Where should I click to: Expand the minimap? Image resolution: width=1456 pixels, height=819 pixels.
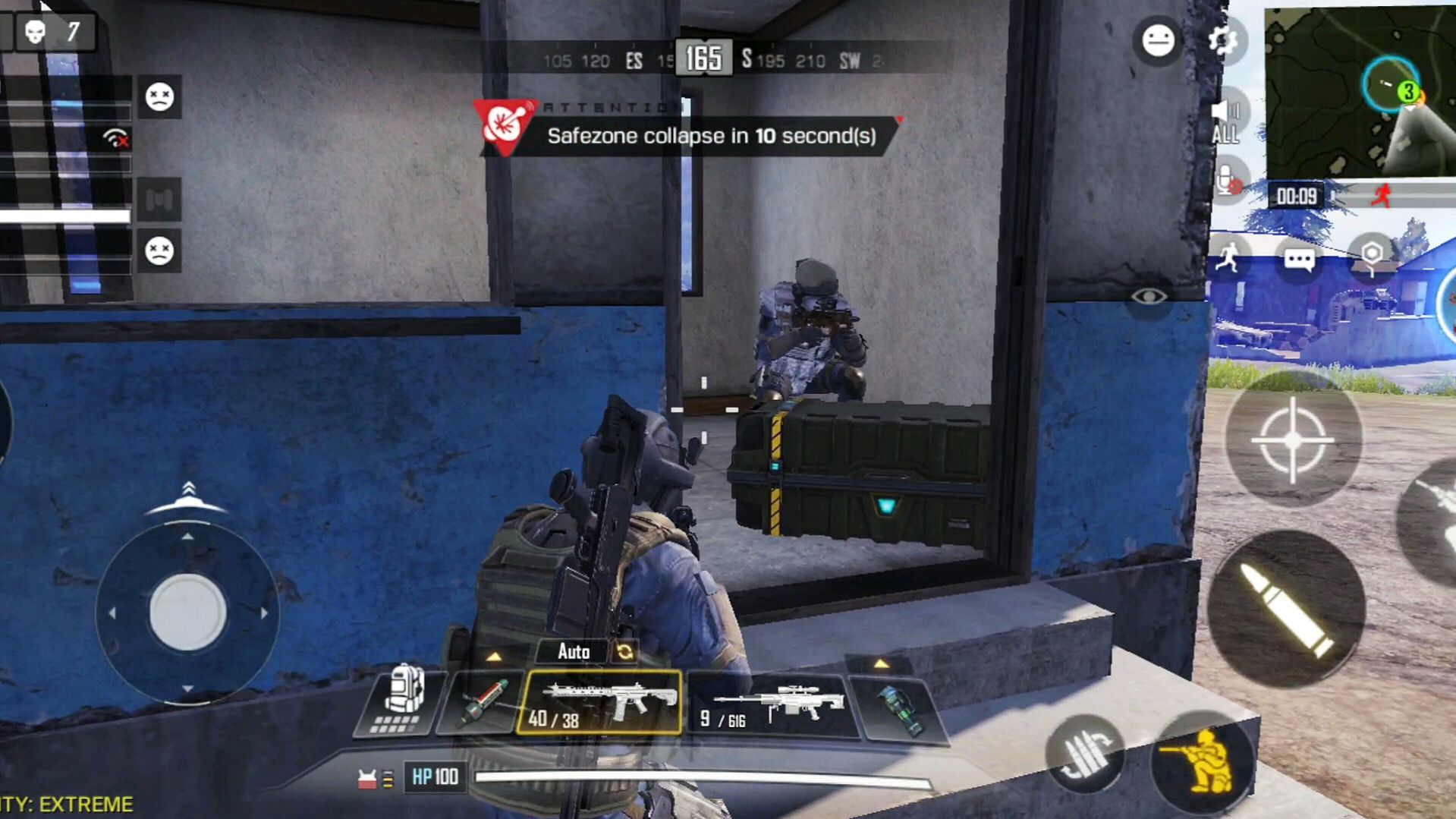click(x=1360, y=93)
